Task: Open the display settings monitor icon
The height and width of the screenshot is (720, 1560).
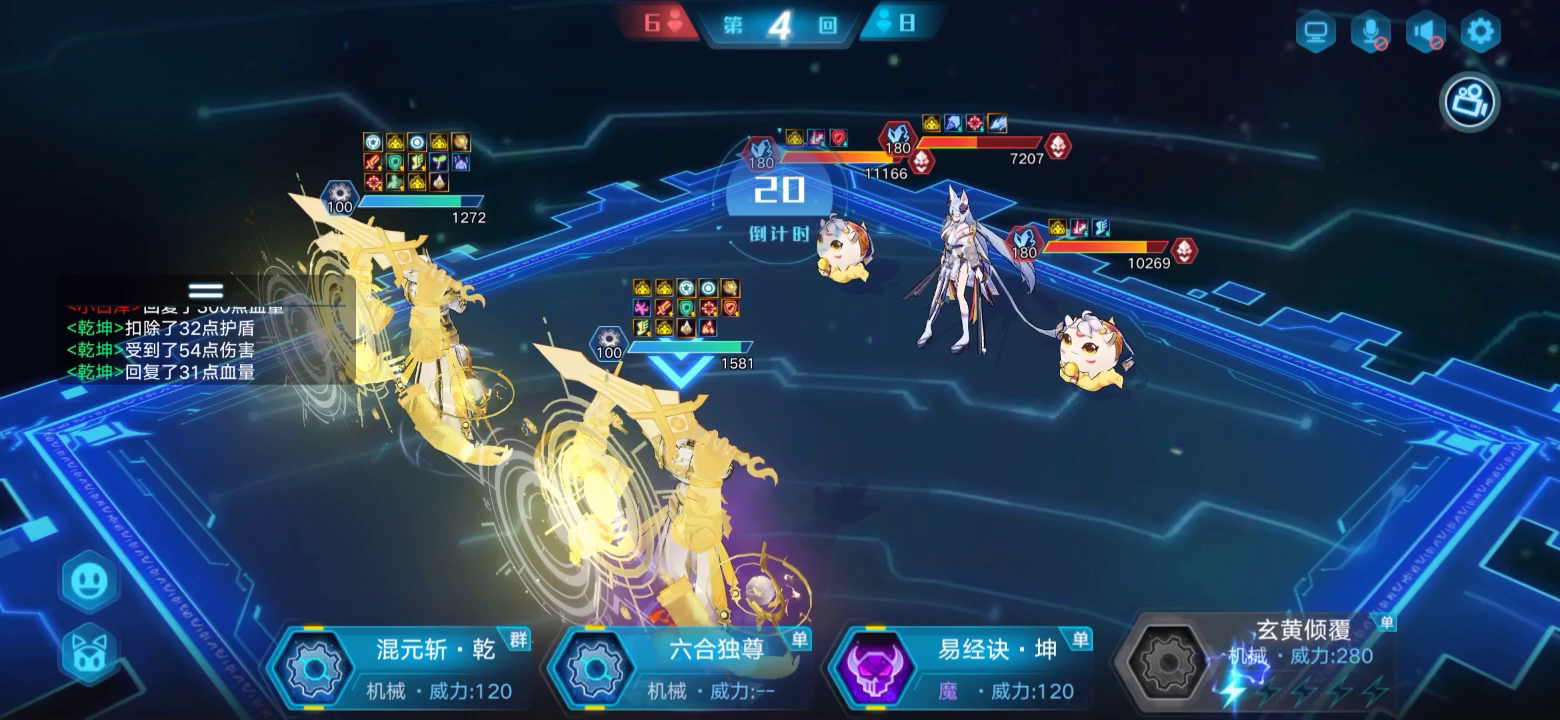Action: (x=1314, y=31)
